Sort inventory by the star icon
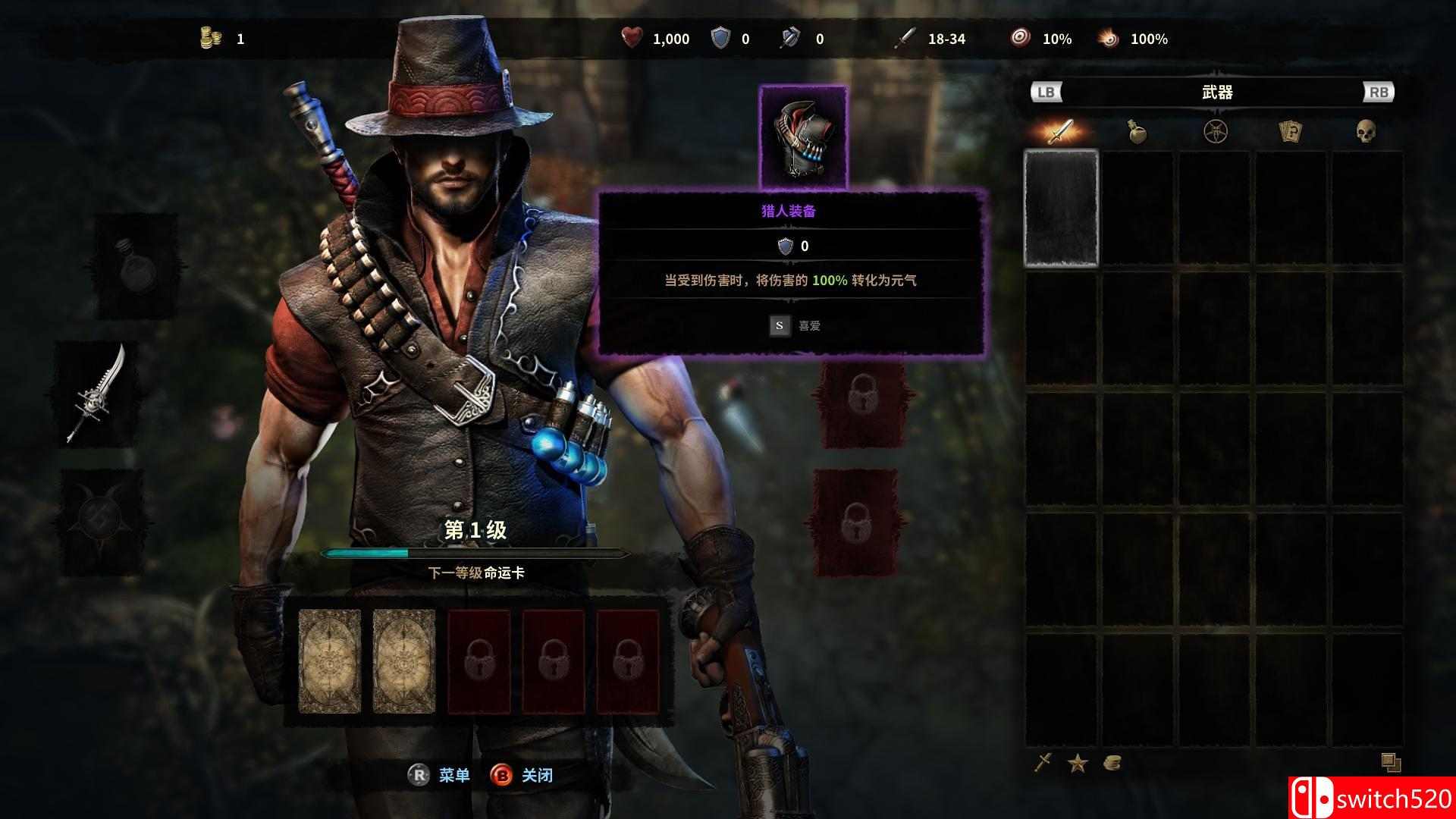 pos(1078,763)
